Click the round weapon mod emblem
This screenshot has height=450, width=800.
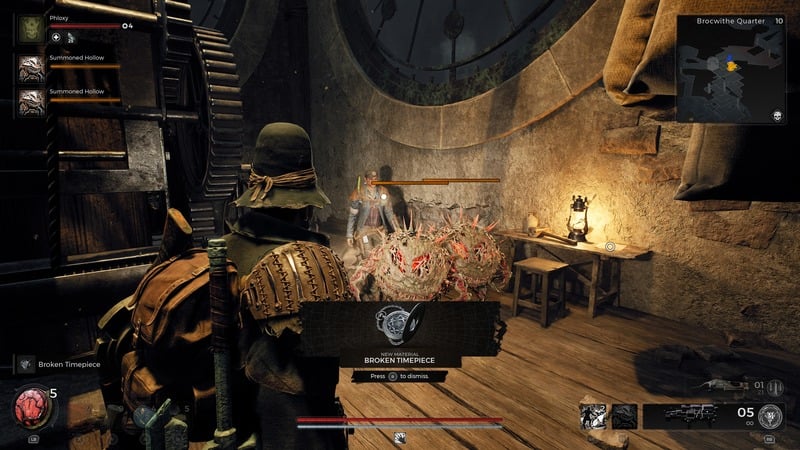[x=770, y=416]
